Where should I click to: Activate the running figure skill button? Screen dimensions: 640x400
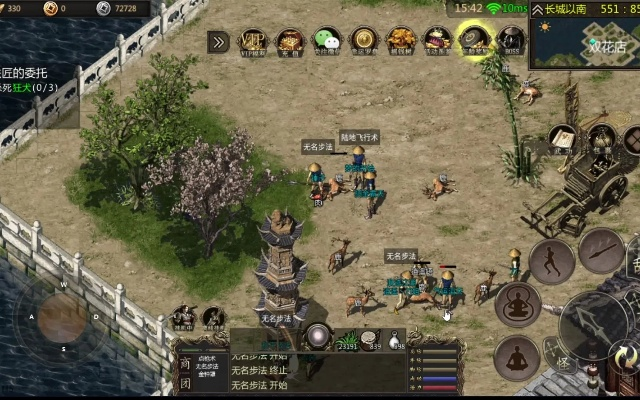552,260
